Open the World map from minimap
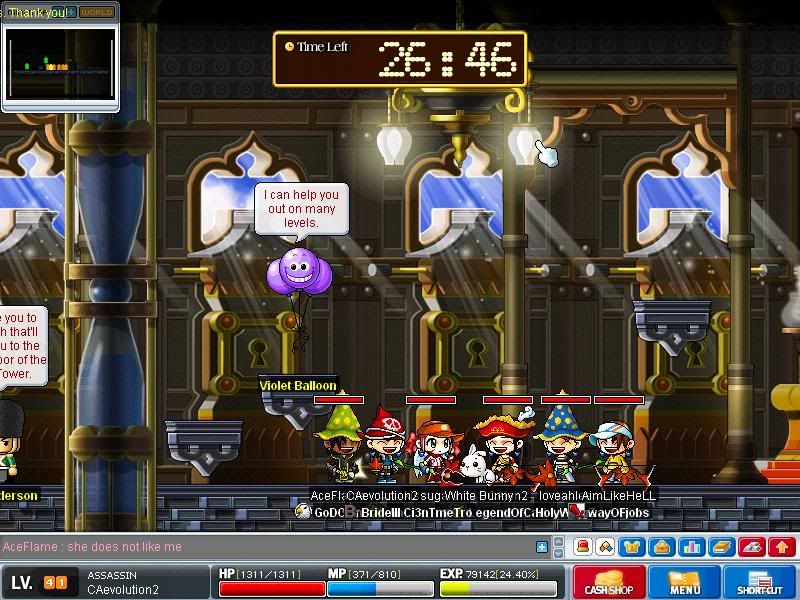The image size is (800, 600). [x=97, y=12]
